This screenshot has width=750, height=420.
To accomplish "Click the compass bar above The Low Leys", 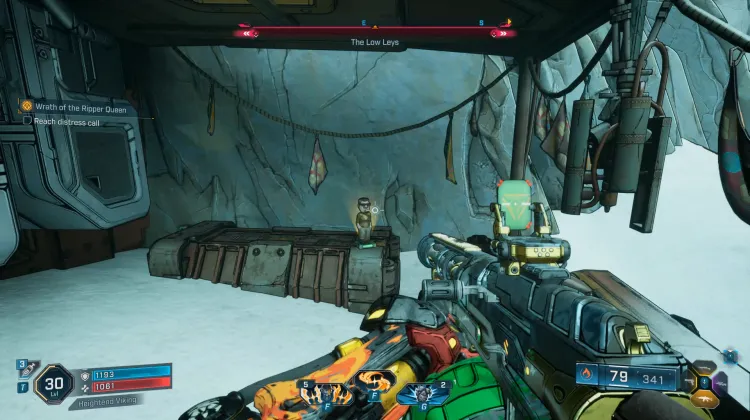I will tap(375, 32).
